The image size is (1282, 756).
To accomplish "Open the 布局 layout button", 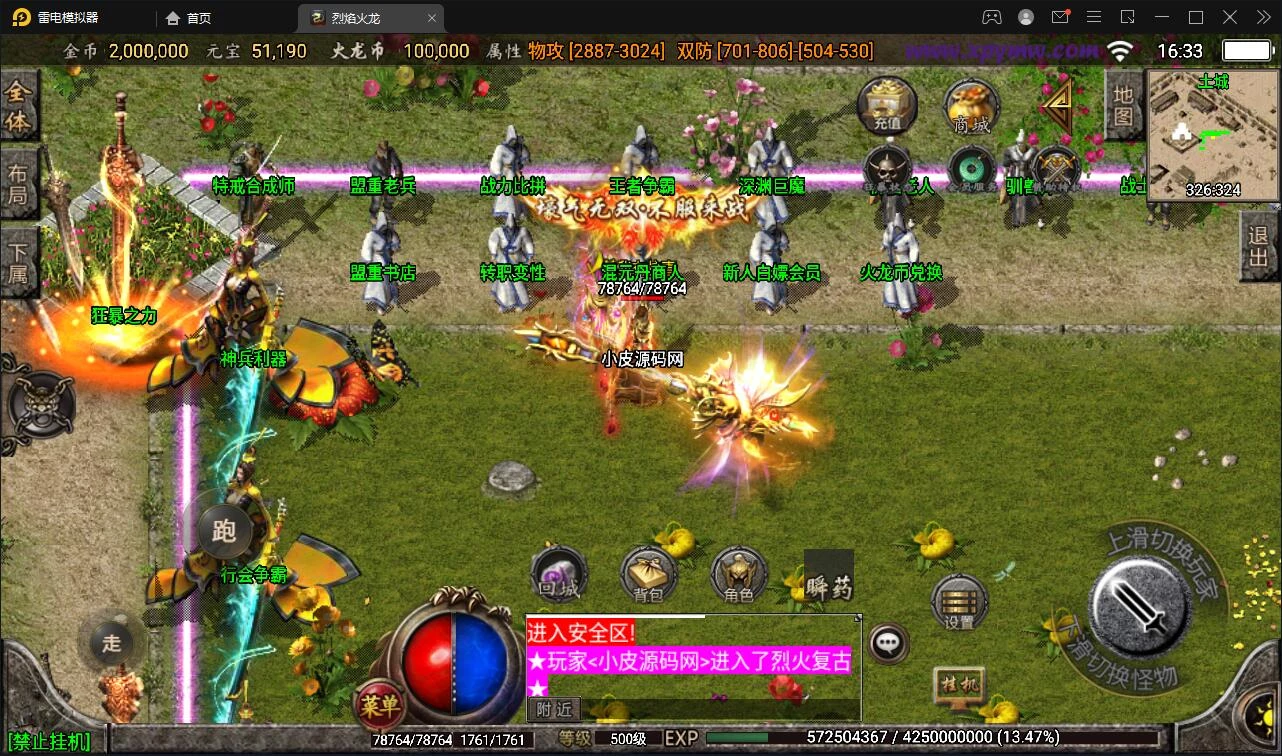I will (x=18, y=182).
